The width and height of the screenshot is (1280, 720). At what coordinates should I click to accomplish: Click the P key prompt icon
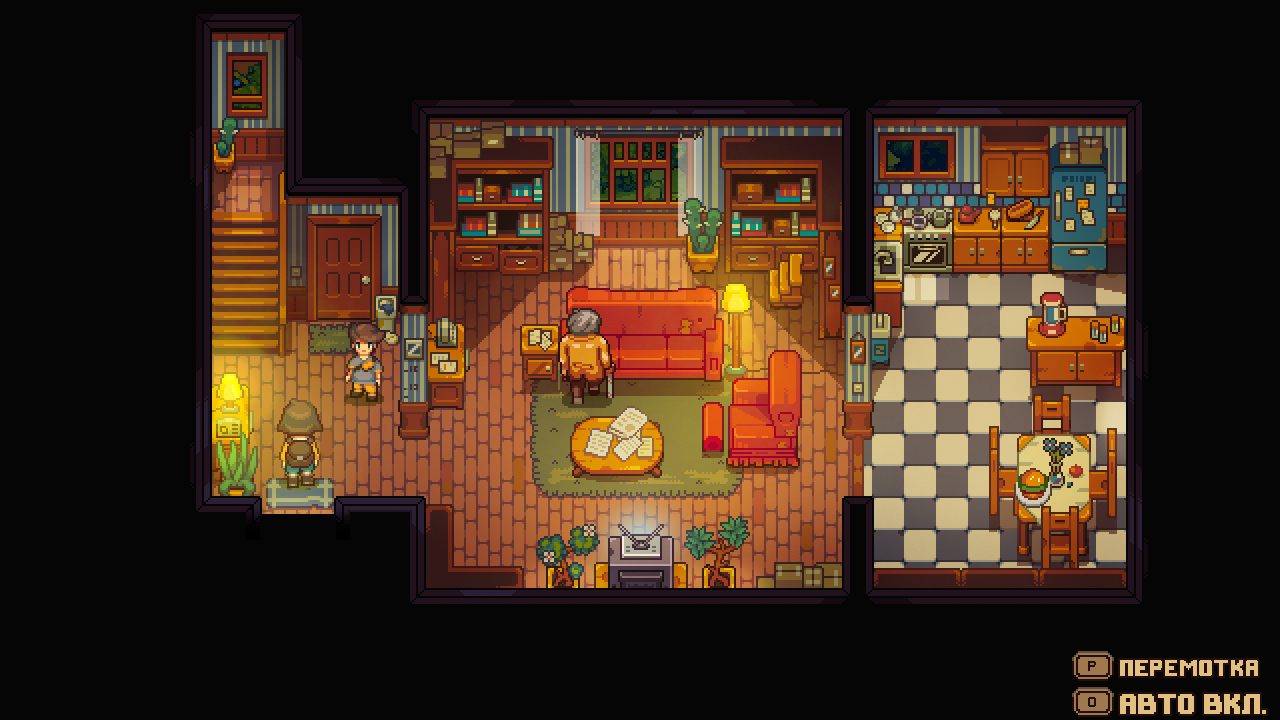point(1095,668)
